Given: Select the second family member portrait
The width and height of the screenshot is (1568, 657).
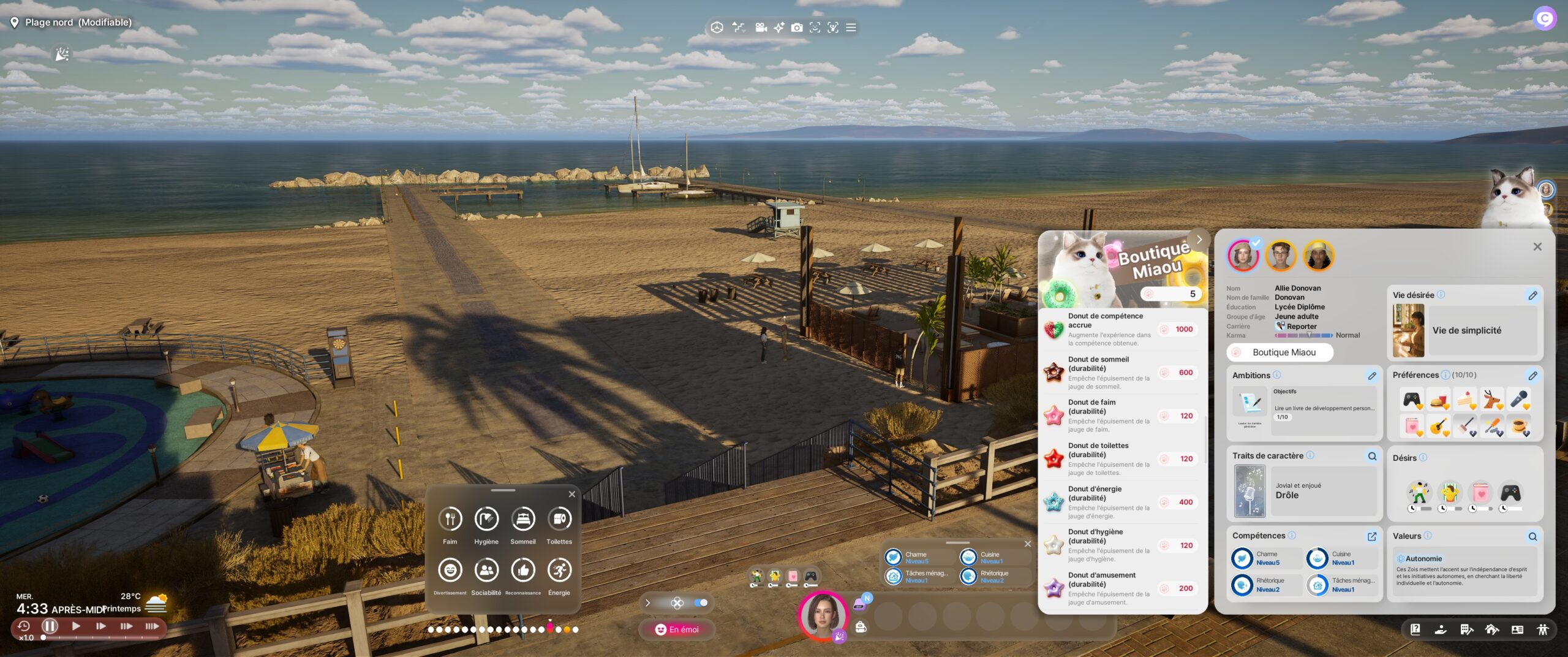Looking at the screenshot, I should (1280, 256).
